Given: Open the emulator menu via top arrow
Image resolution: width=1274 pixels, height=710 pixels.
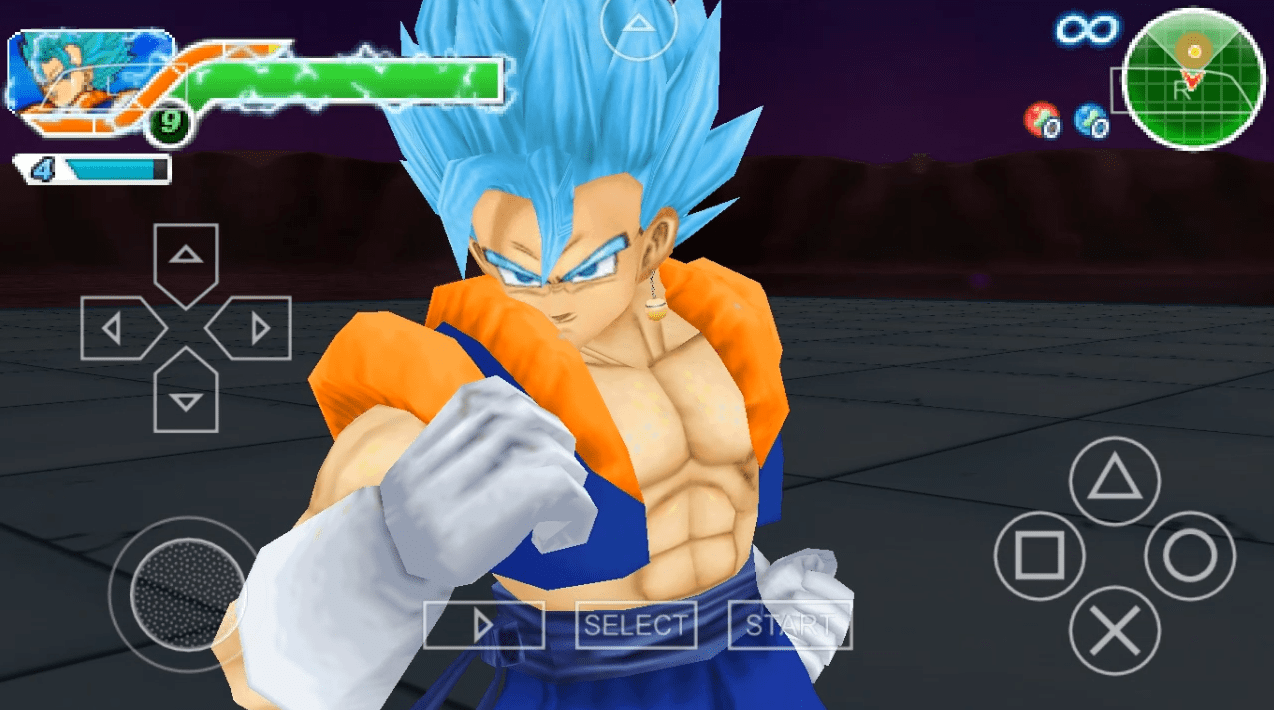Looking at the screenshot, I should (x=637, y=26).
